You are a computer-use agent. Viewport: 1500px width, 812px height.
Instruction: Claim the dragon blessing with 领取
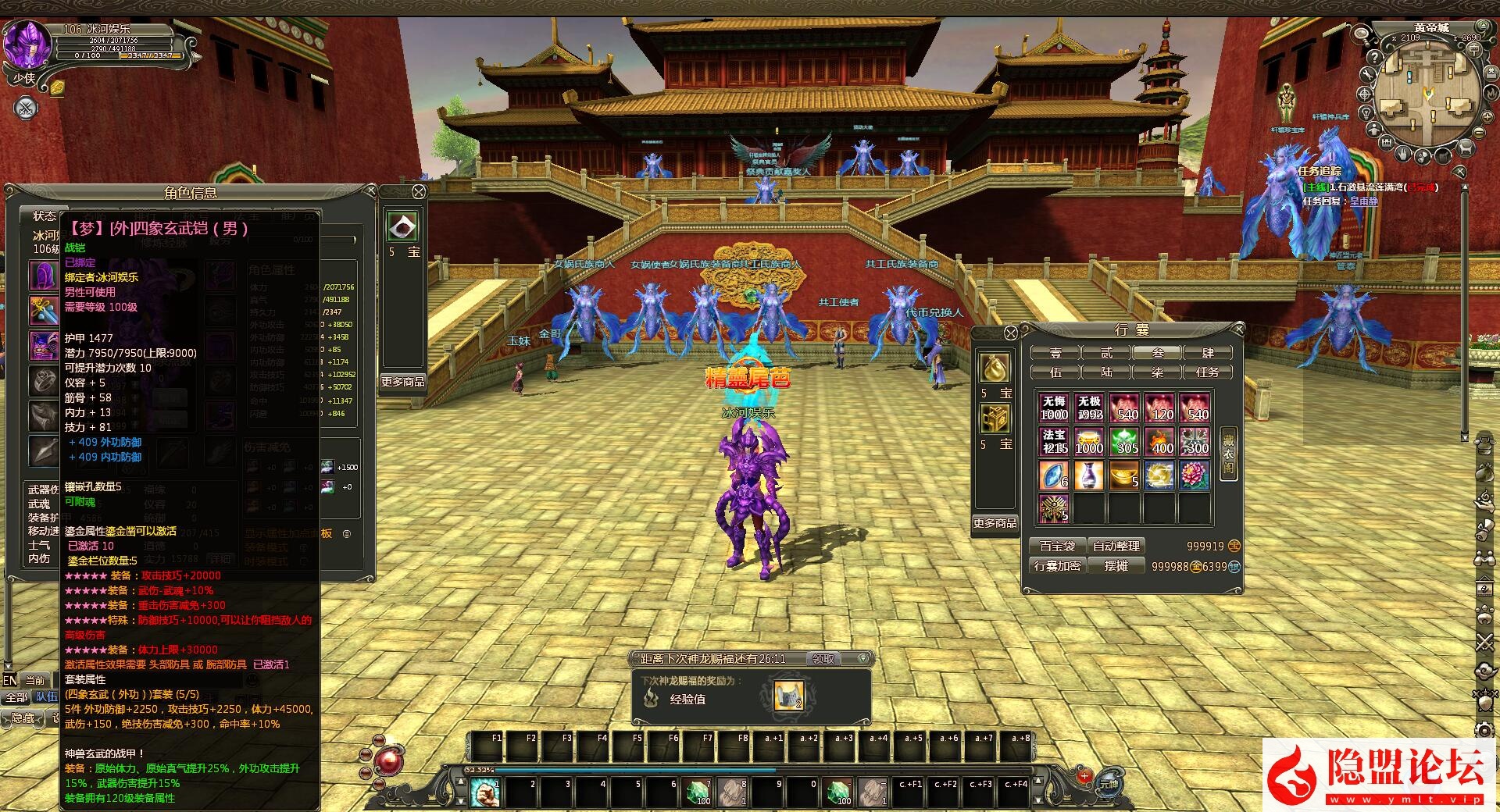[823, 659]
